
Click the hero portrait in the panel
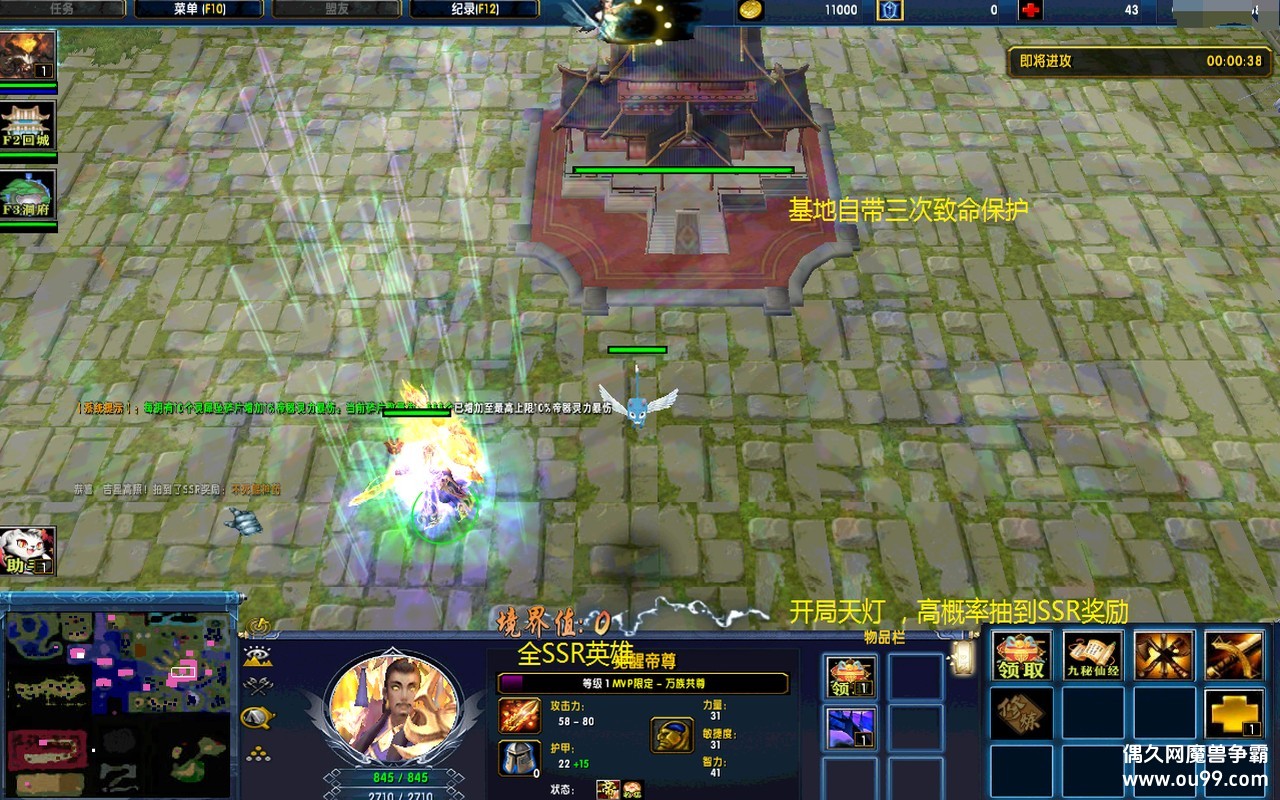click(393, 707)
